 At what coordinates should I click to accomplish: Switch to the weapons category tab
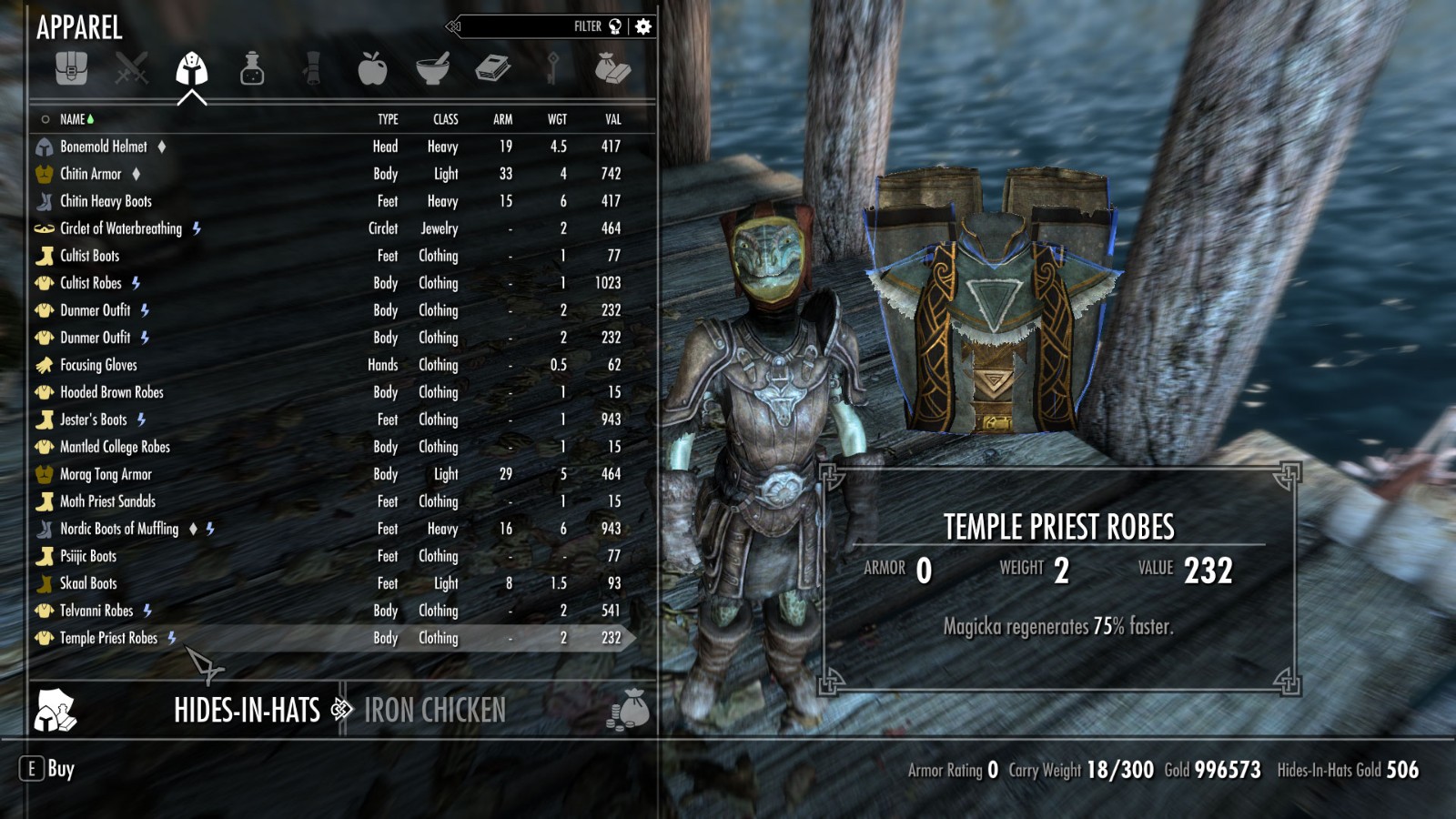[131, 68]
